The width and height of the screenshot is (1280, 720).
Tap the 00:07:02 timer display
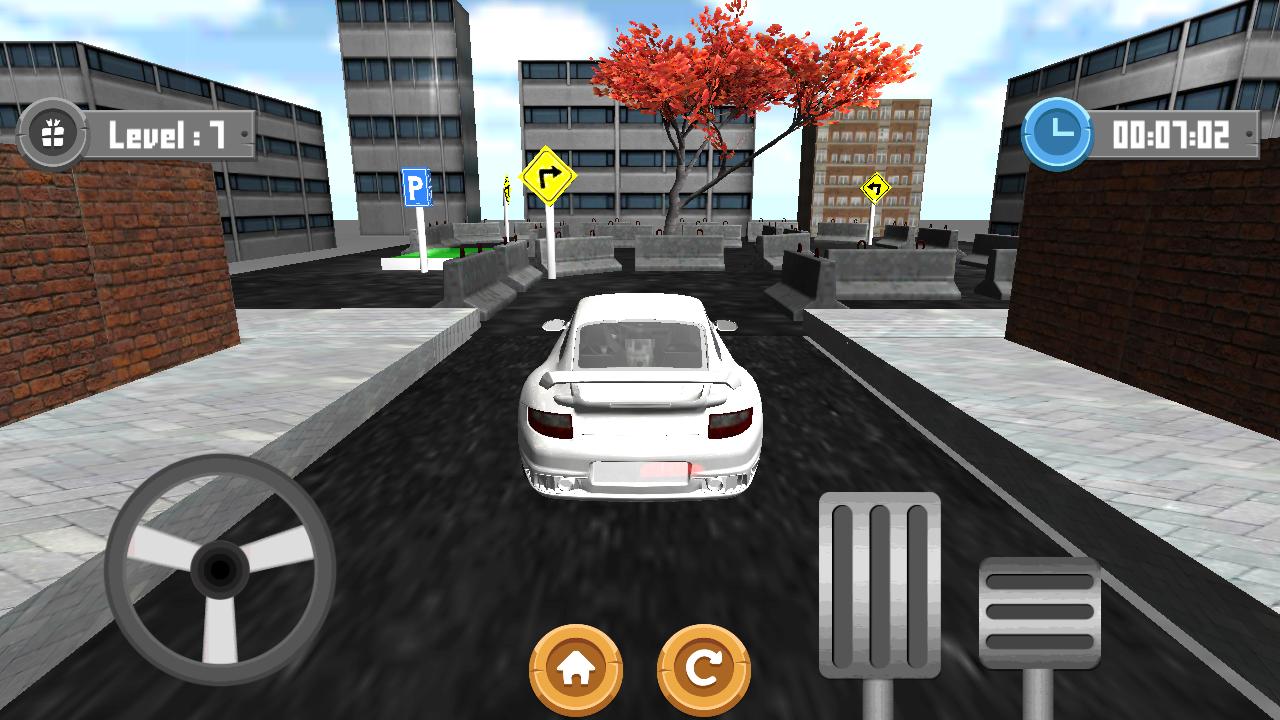pyautogui.click(x=1168, y=131)
